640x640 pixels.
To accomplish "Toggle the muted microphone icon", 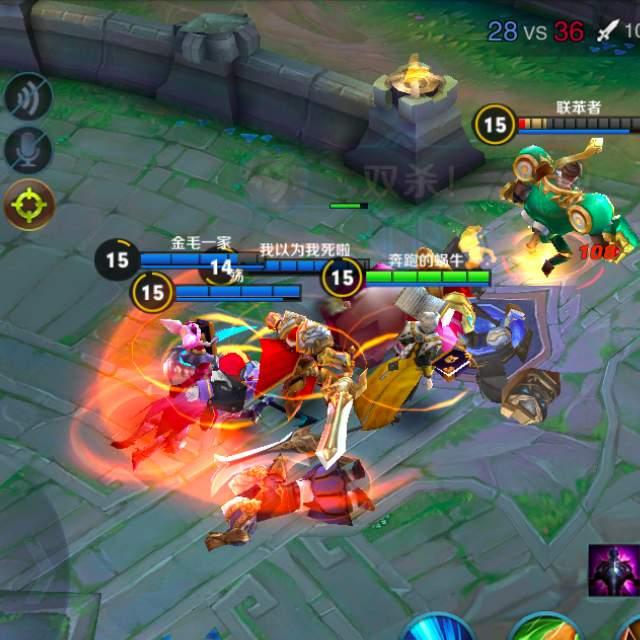I will pos(28,151).
